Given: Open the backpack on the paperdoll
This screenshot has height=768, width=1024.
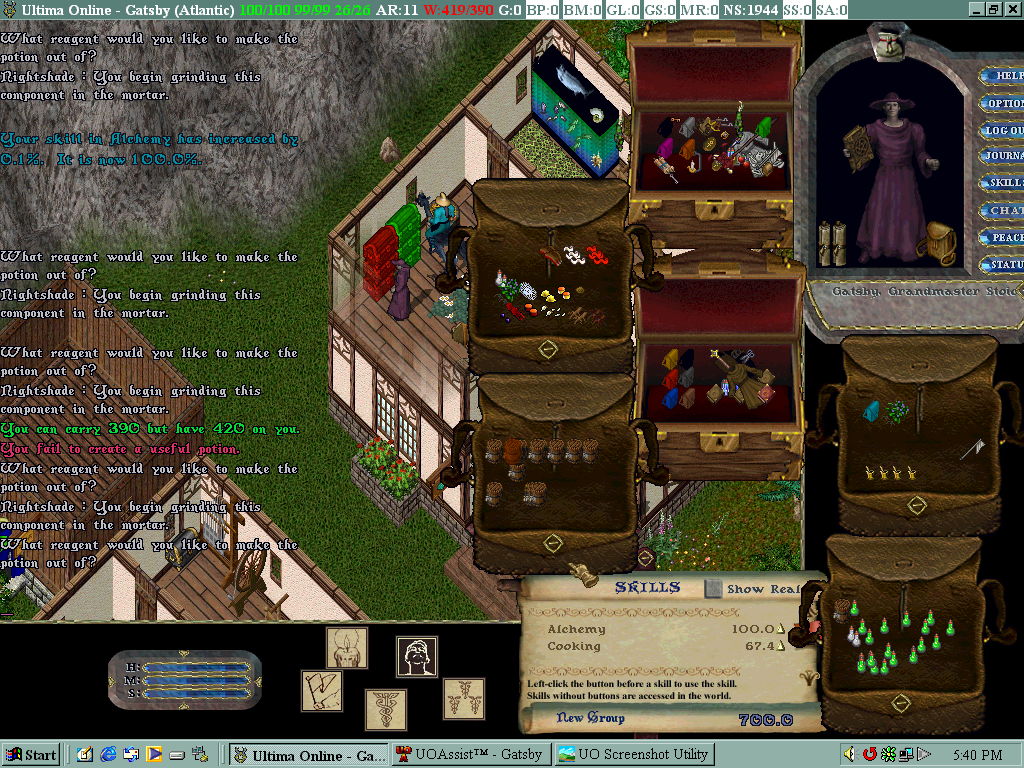Looking at the screenshot, I should (x=939, y=241).
